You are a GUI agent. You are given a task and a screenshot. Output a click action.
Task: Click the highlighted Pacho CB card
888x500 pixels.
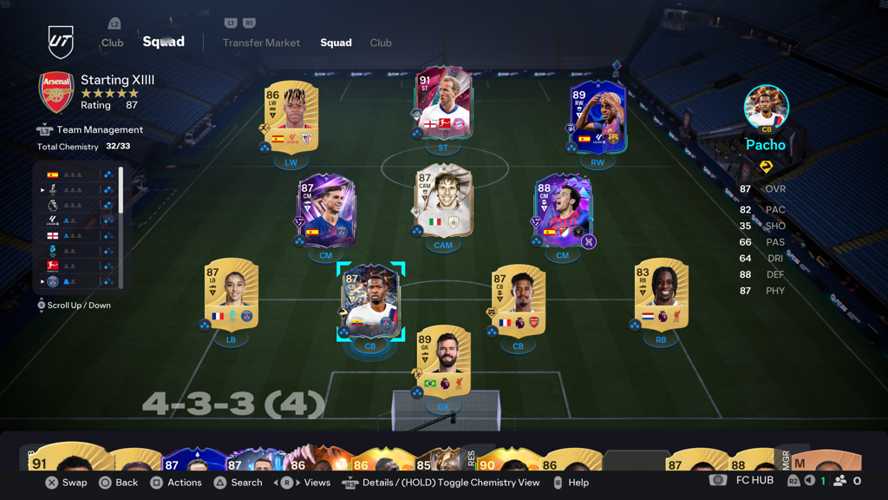[370, 298]
